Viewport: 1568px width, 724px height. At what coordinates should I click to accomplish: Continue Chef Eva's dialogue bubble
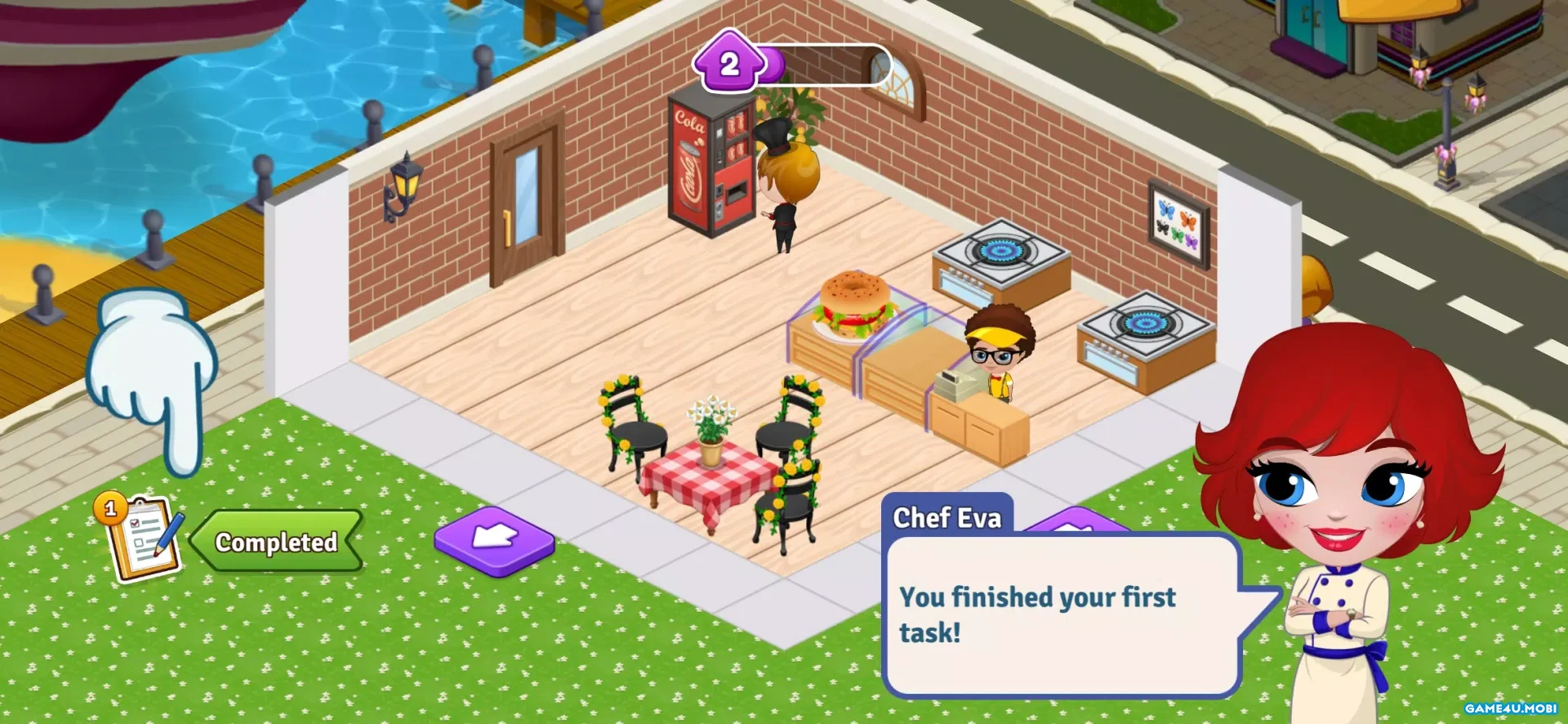[x=1062, y=615]
